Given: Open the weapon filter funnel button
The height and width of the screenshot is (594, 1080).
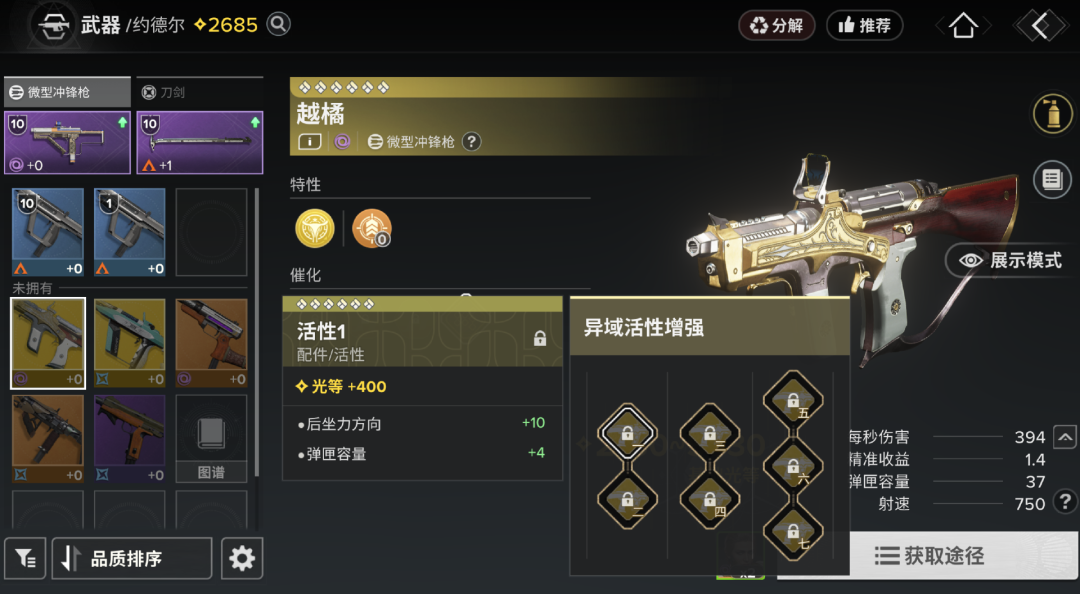Looking at the screenshot, I should 25,558.
